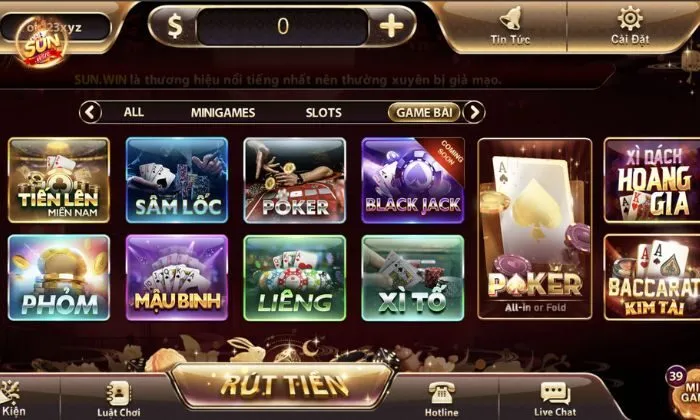The height and width of the screenshot is (420, 700).
Task: Open the Tin Tức news bell
Action: (x=510, y=24)
